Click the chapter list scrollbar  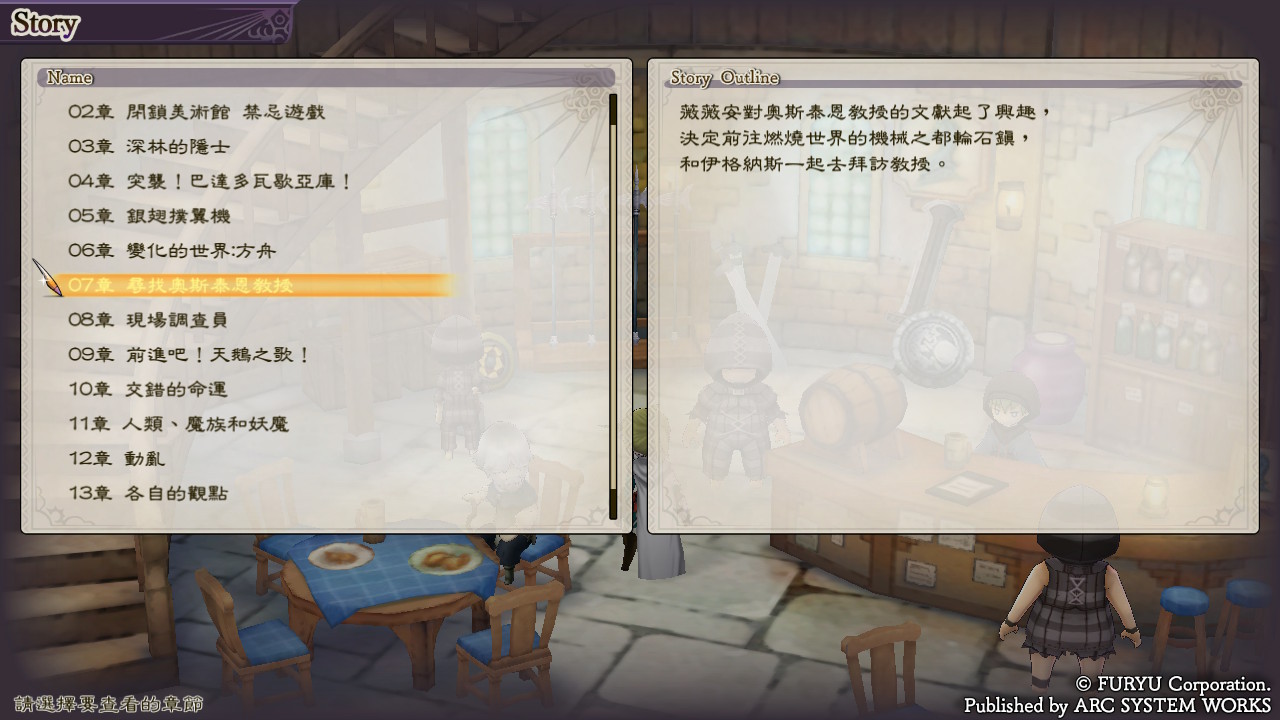(x=613, y=305)
